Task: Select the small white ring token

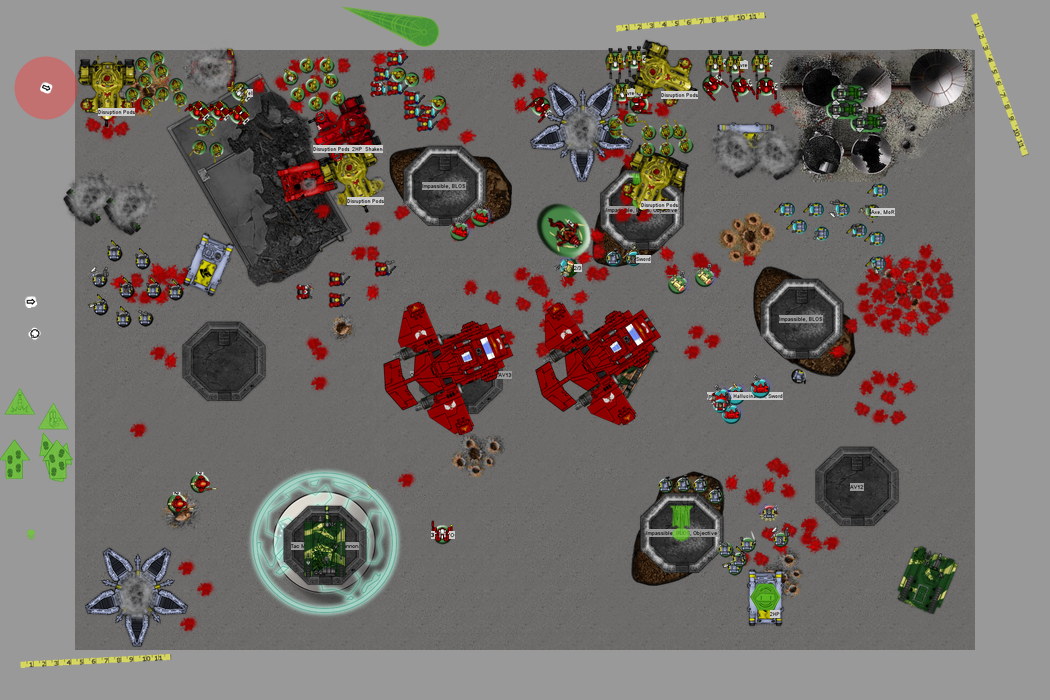Action: [x=35, y=334]
